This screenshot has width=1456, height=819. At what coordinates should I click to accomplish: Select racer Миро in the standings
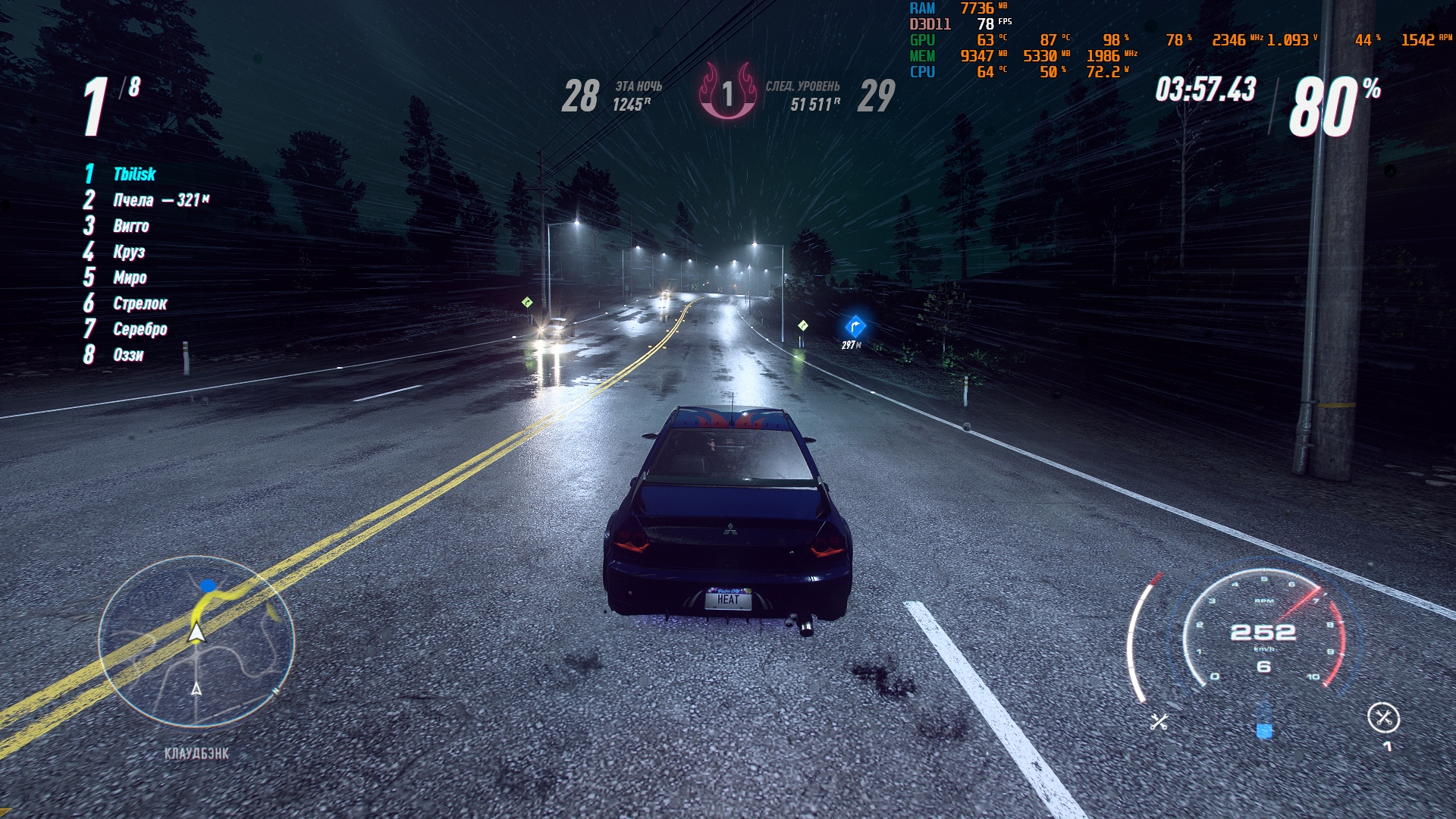click(130, 278)
